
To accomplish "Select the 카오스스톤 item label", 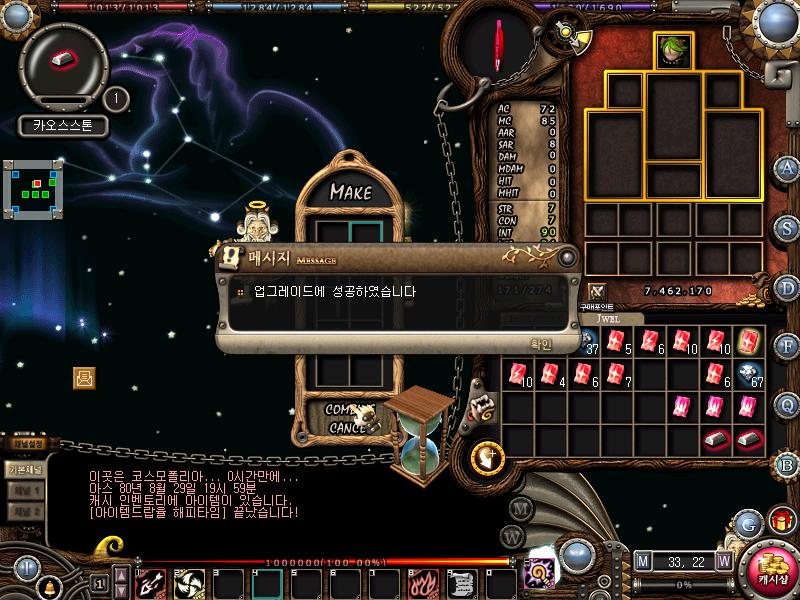I will coord(62,127).
